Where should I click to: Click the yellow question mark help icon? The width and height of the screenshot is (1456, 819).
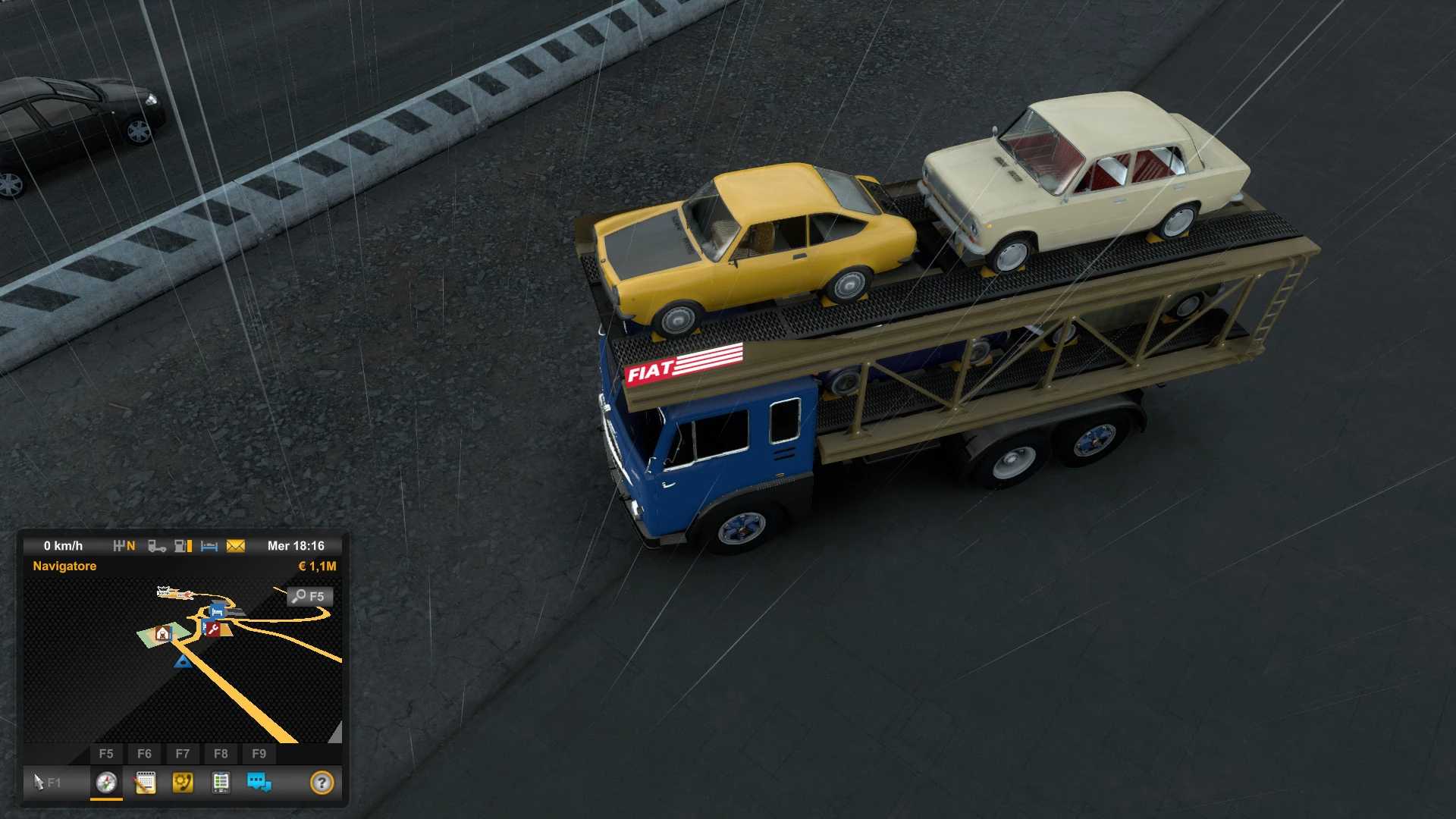(x=322, y=782)
